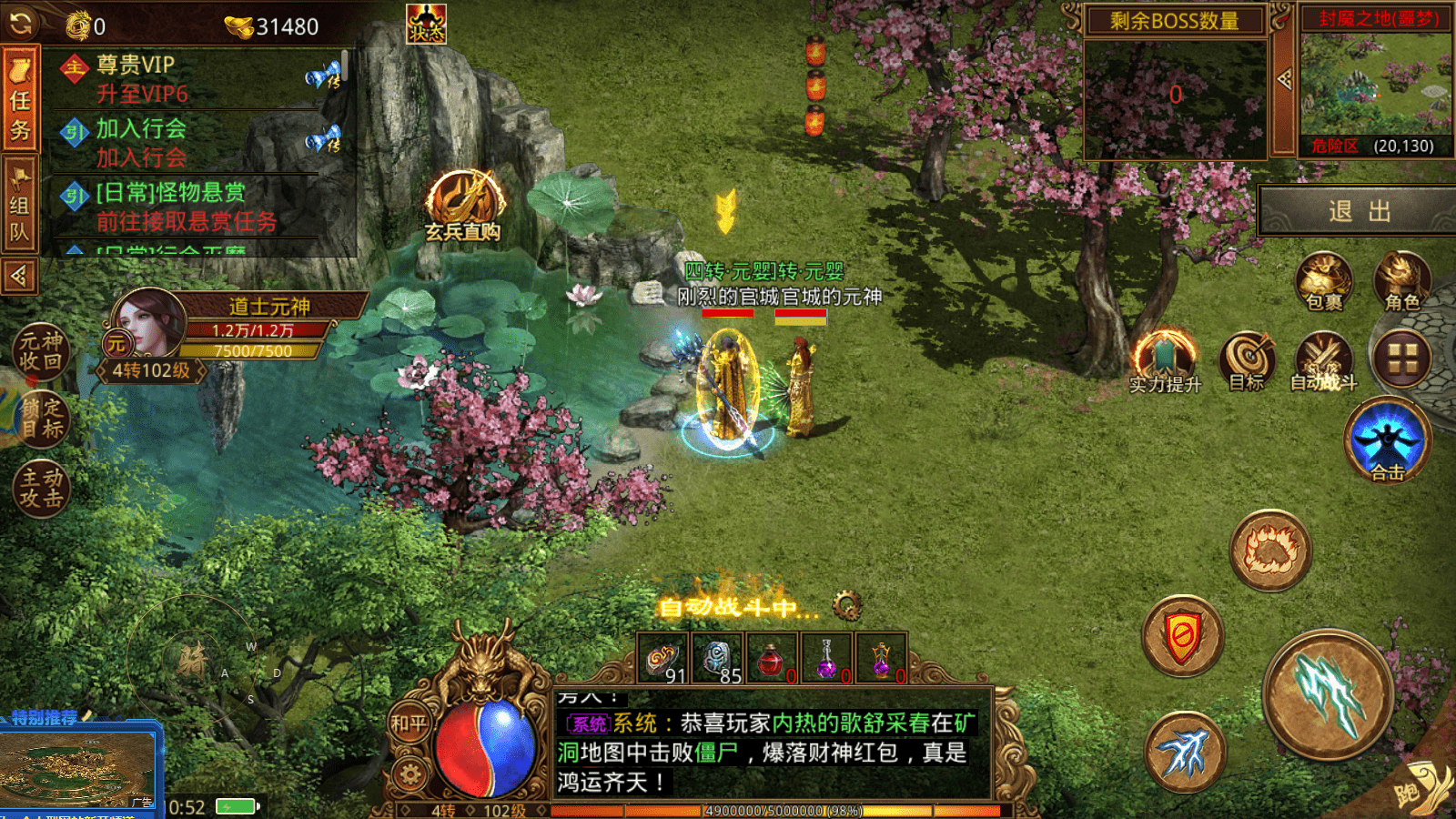Viewport: 1456px width, 819px height.
Task: Open the 实力提升 power-up menu
Action: click(x=1164, y=359)
